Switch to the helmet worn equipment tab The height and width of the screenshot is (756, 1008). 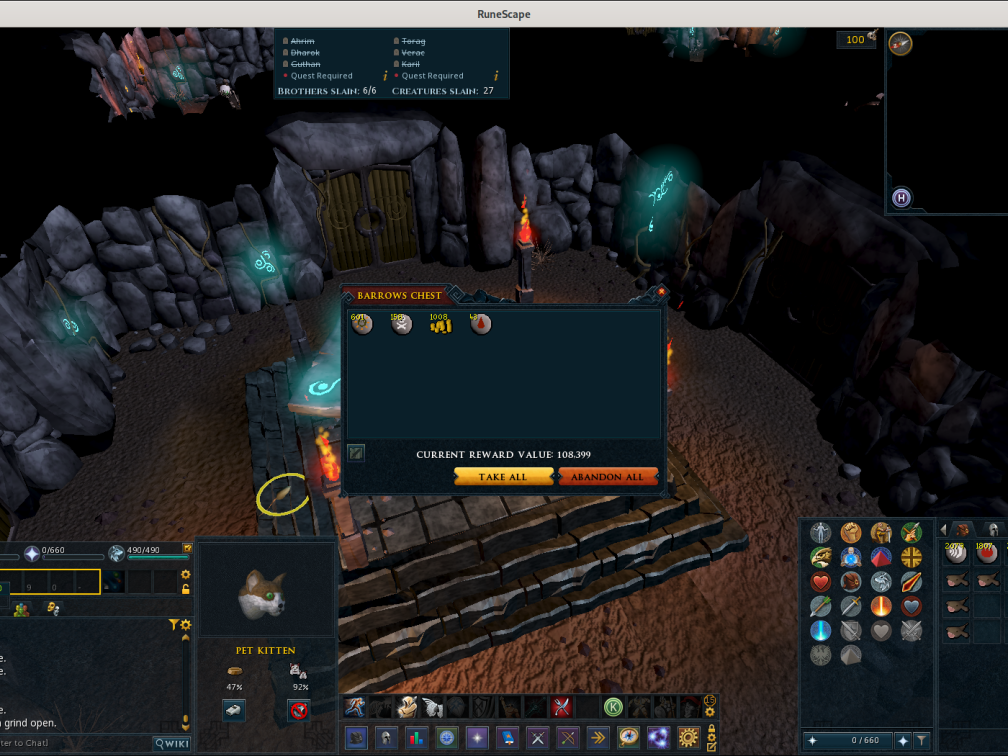point(992,529)
